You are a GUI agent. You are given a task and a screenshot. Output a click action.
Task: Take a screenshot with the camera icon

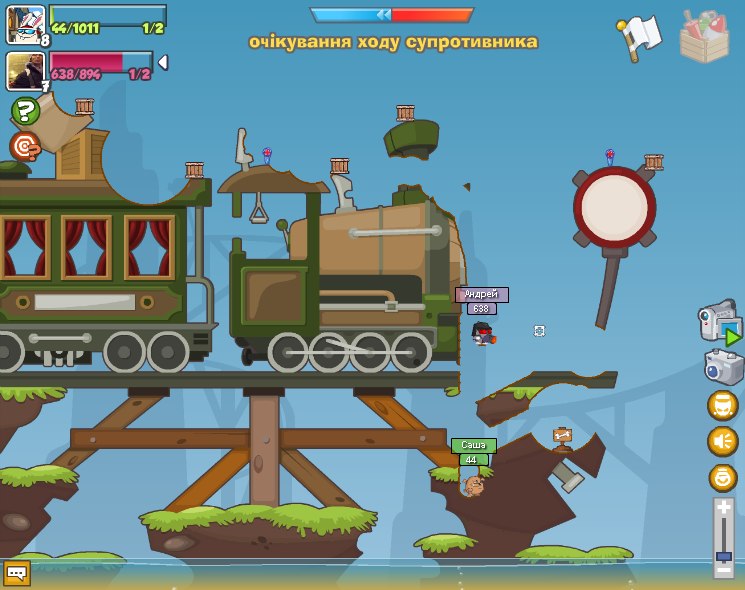[722, 366]
